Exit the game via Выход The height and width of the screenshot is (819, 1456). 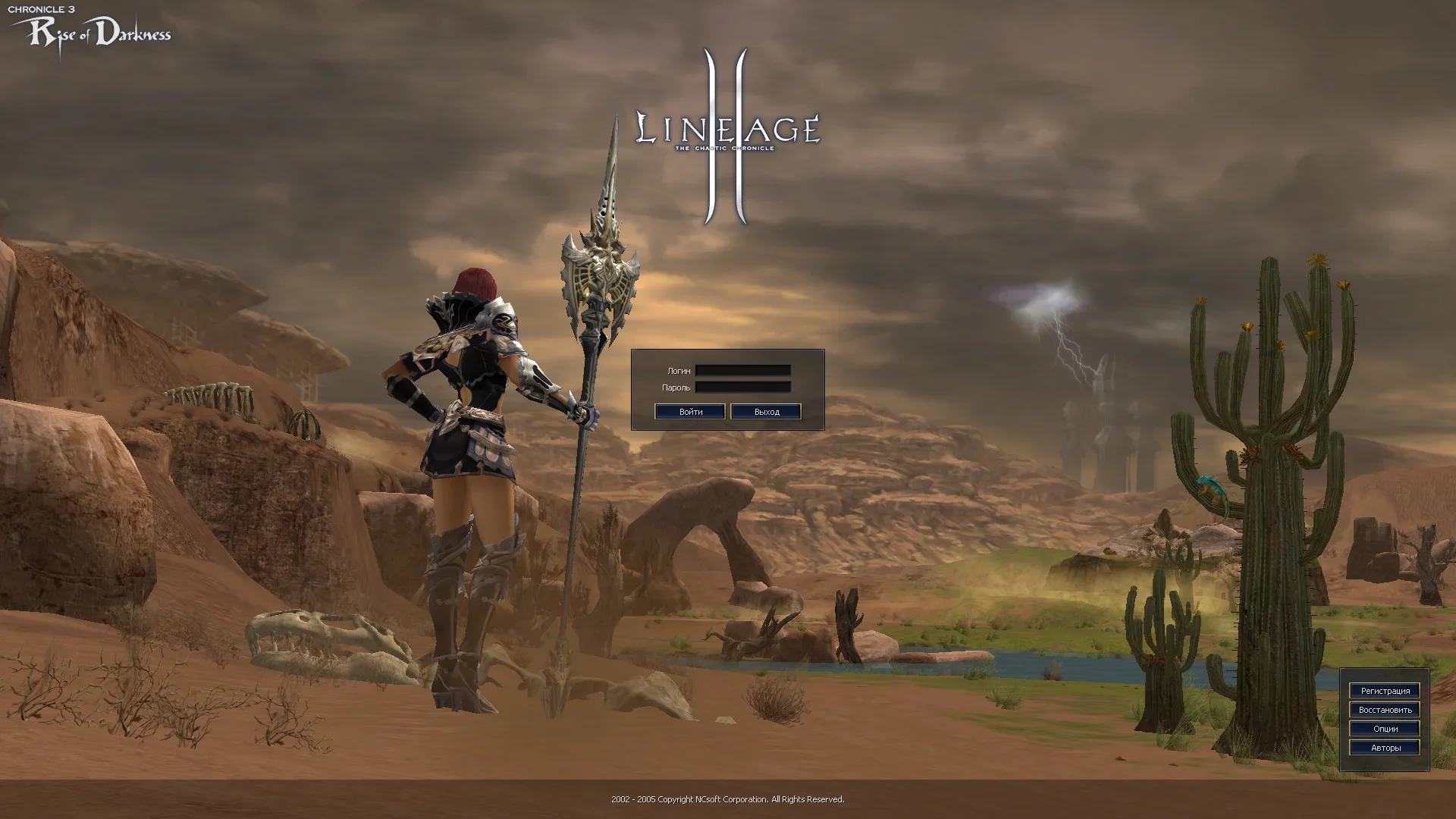[x=766, y=412]
